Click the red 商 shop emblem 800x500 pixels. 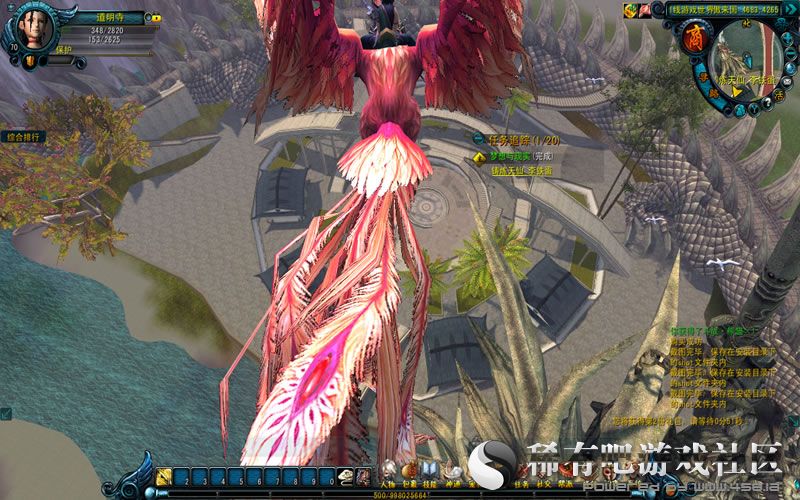pos(693,40)
